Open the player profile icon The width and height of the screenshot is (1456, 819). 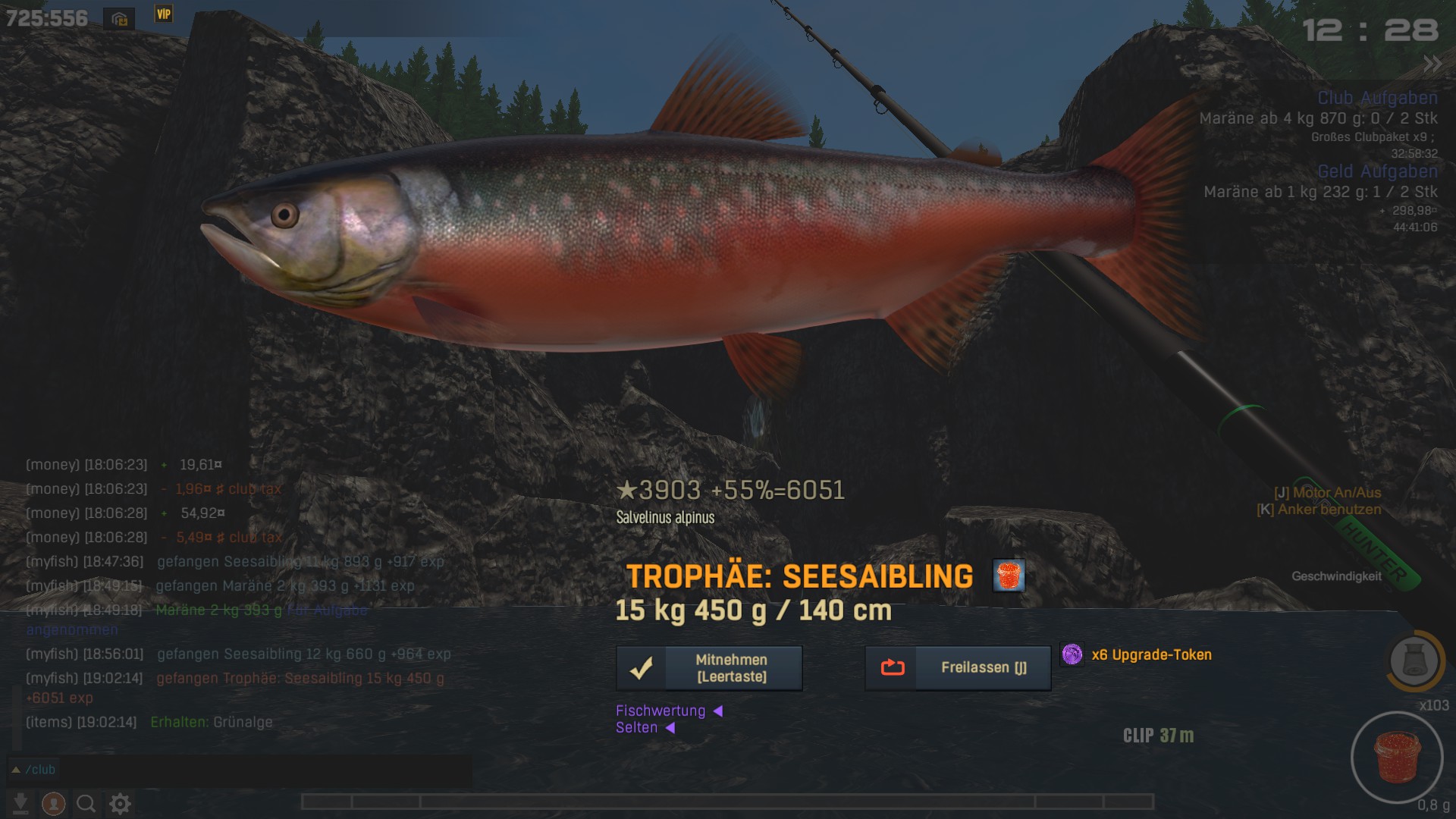53,803
